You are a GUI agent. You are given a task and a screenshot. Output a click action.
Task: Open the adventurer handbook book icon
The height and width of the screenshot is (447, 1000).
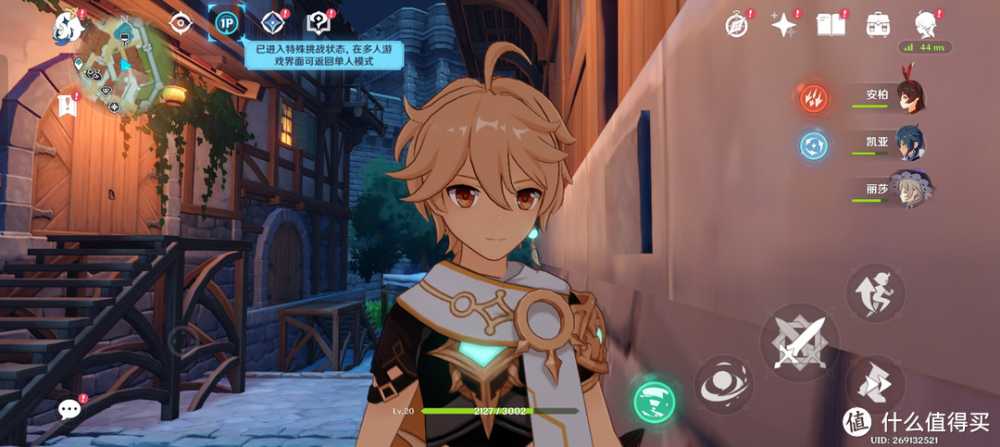[x=831, y=24]
